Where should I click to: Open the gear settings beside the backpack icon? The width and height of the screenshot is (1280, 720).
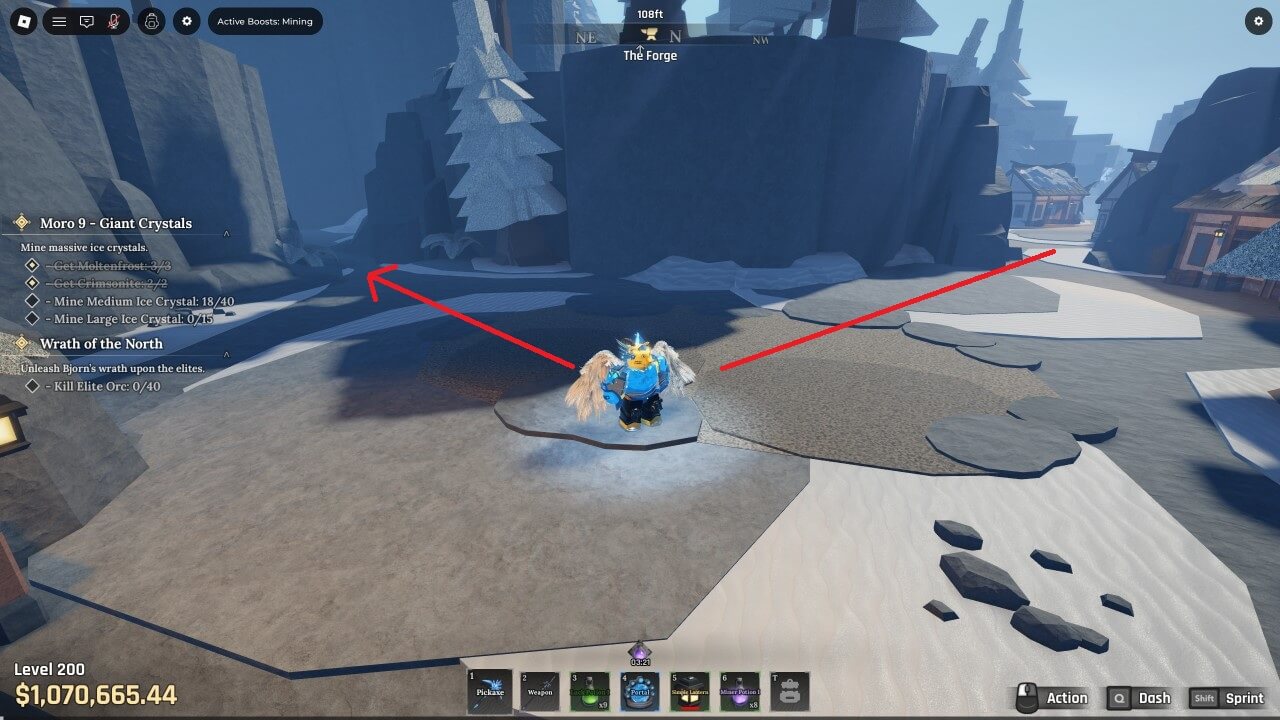point(187,21)
